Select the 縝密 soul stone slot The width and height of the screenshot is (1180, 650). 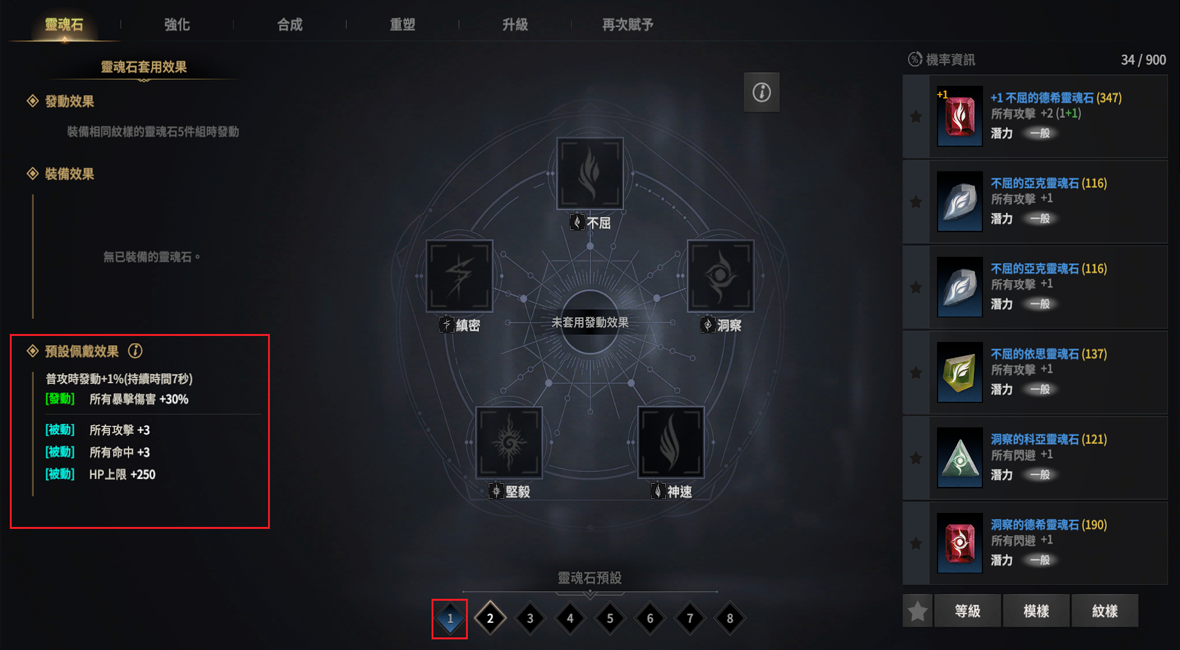click(460, 275)
